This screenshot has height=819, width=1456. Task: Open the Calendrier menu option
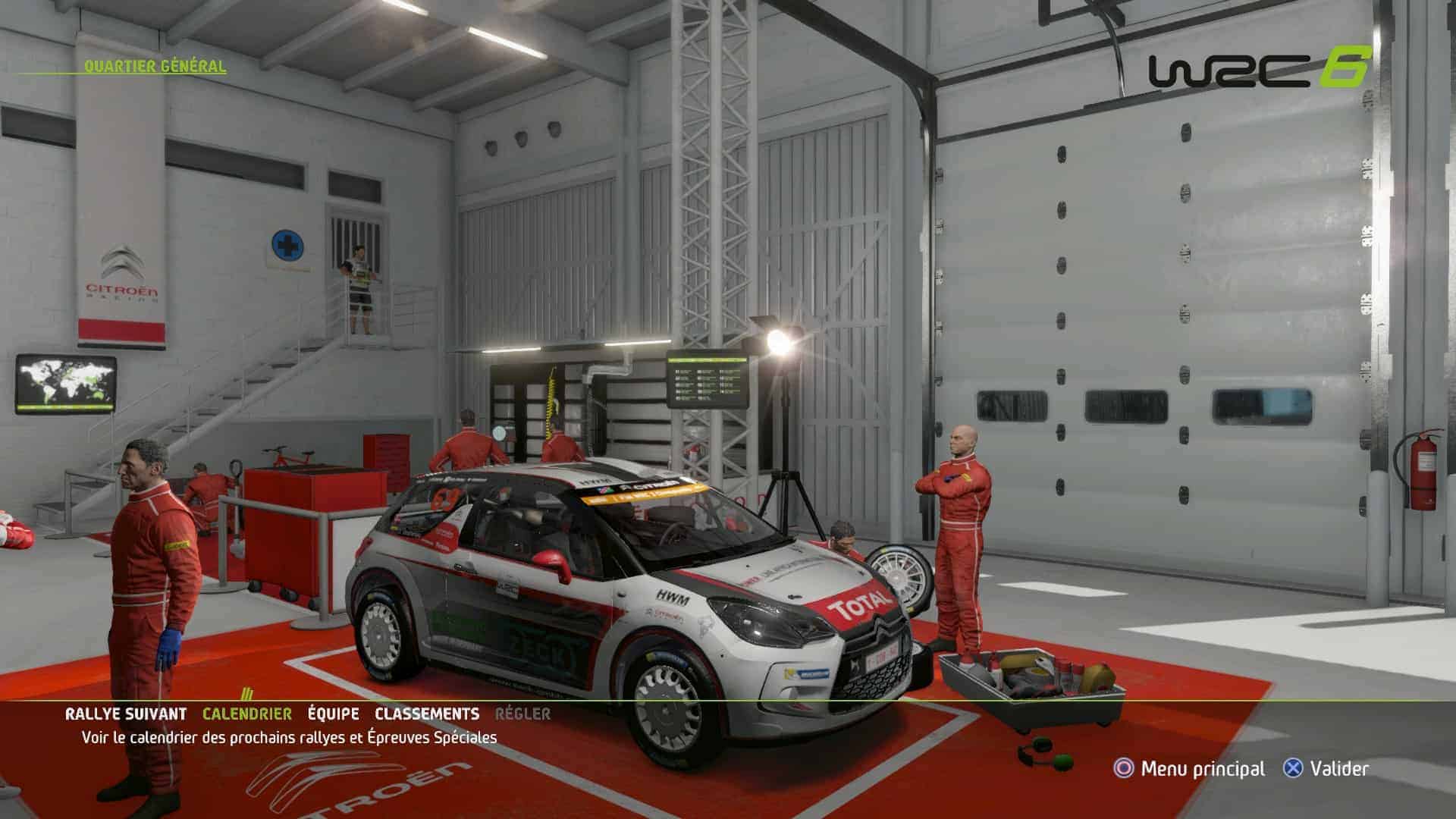246,714
